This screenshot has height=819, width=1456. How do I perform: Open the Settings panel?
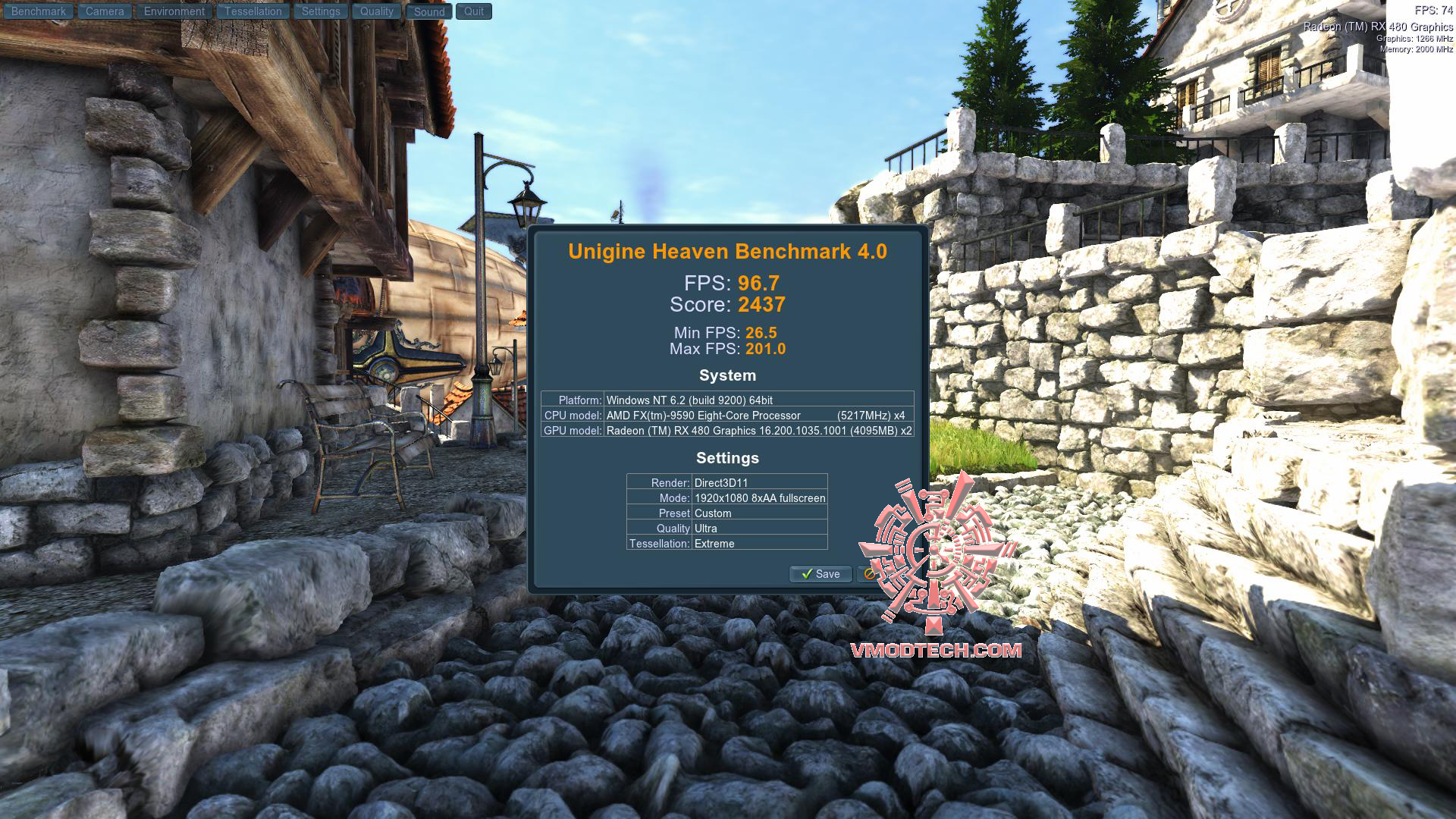point(320,11)
